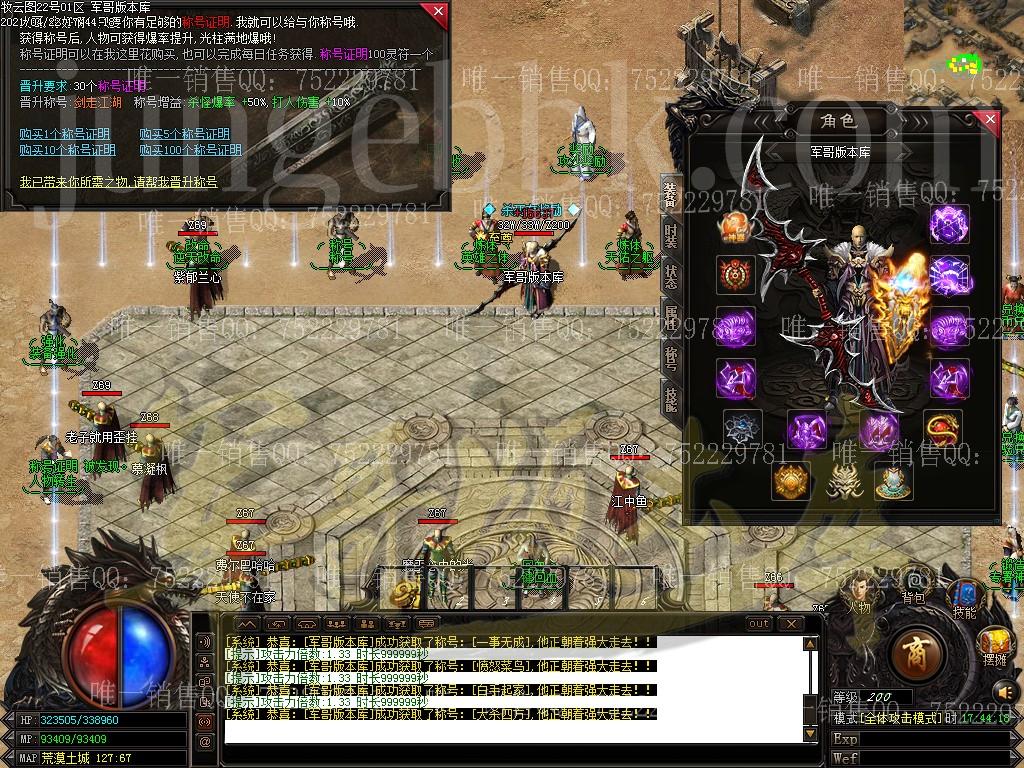
Task: Open the 状态 status tab
Action: point(671,277)
